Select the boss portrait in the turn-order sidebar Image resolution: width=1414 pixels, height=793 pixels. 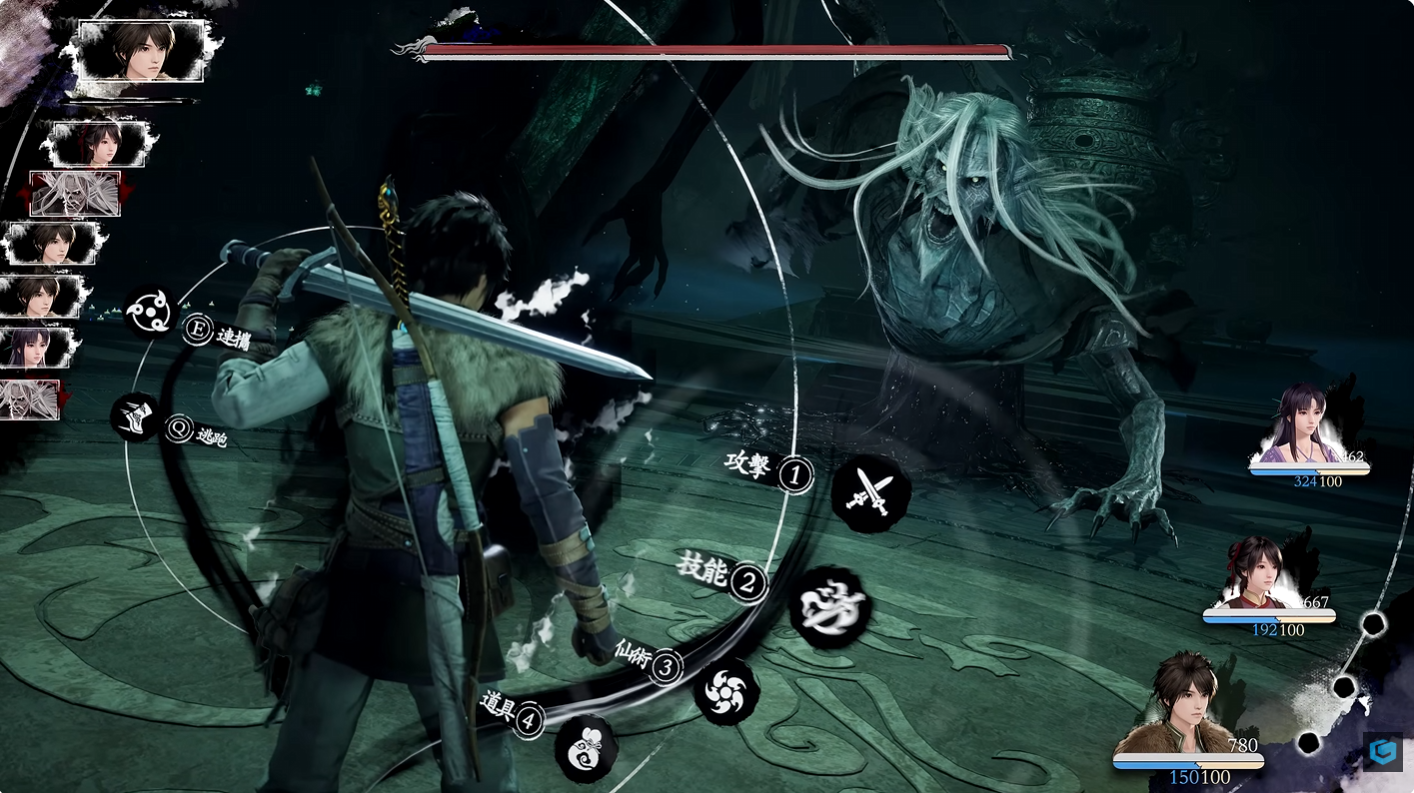(75, 192)
